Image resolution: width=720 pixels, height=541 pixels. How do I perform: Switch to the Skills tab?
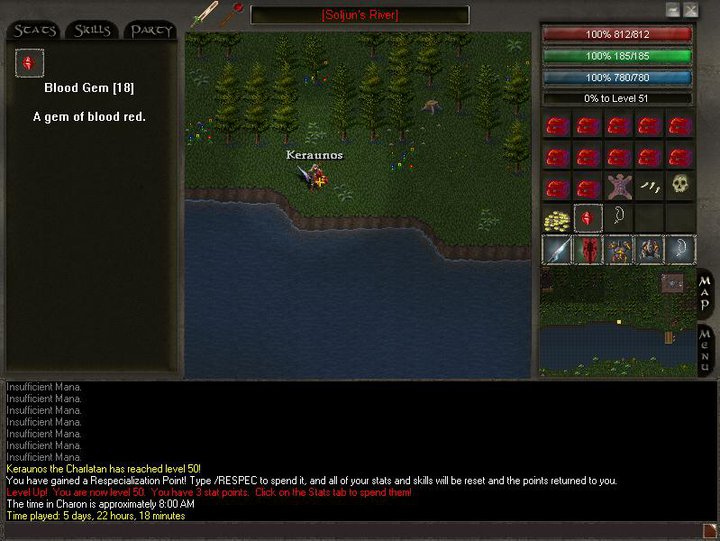coord(93,30)
